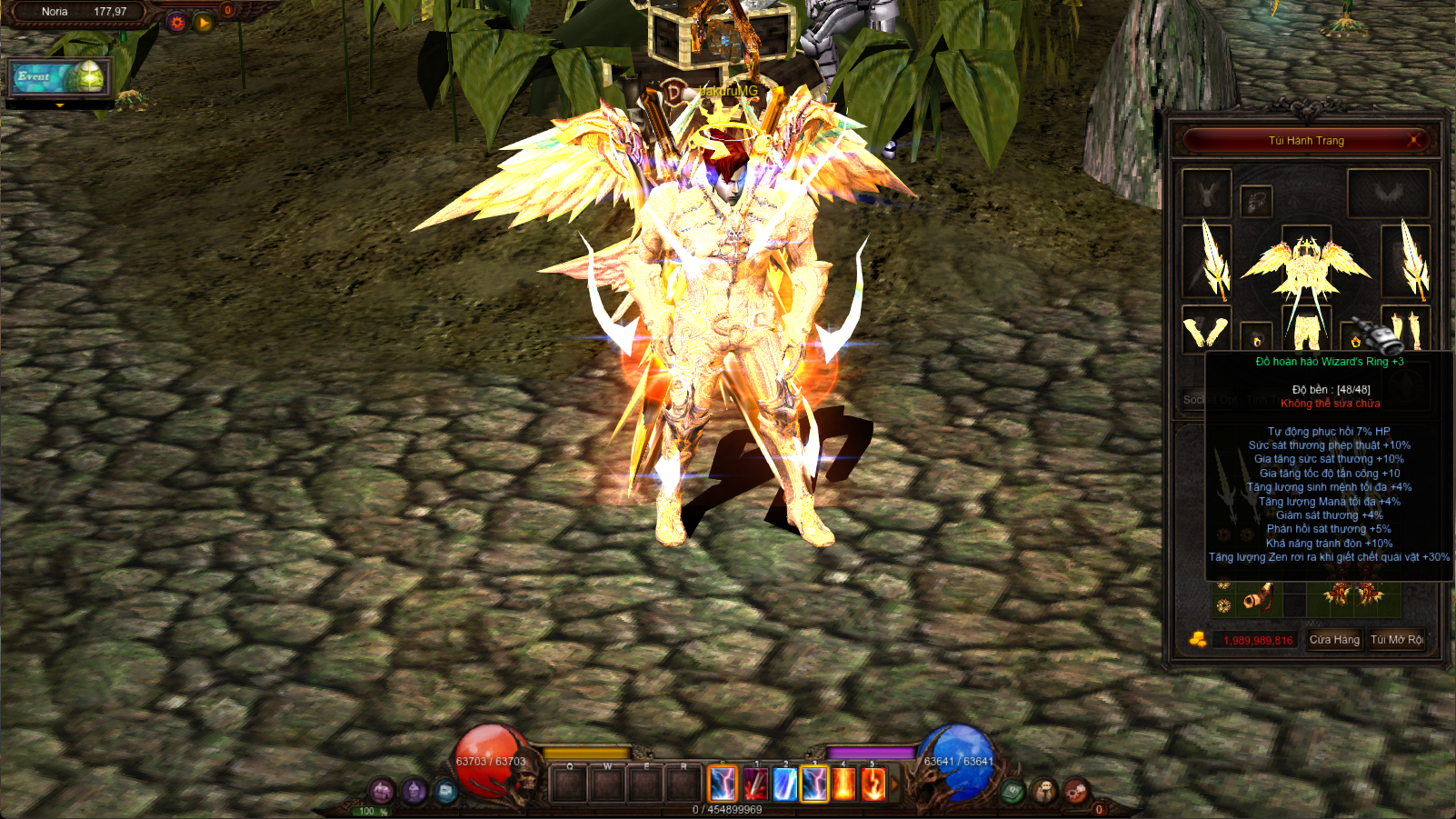Select the golden wings armor slot
Image resolution: width=1456 pixels, height=819 pixels.
[1306, 264]
